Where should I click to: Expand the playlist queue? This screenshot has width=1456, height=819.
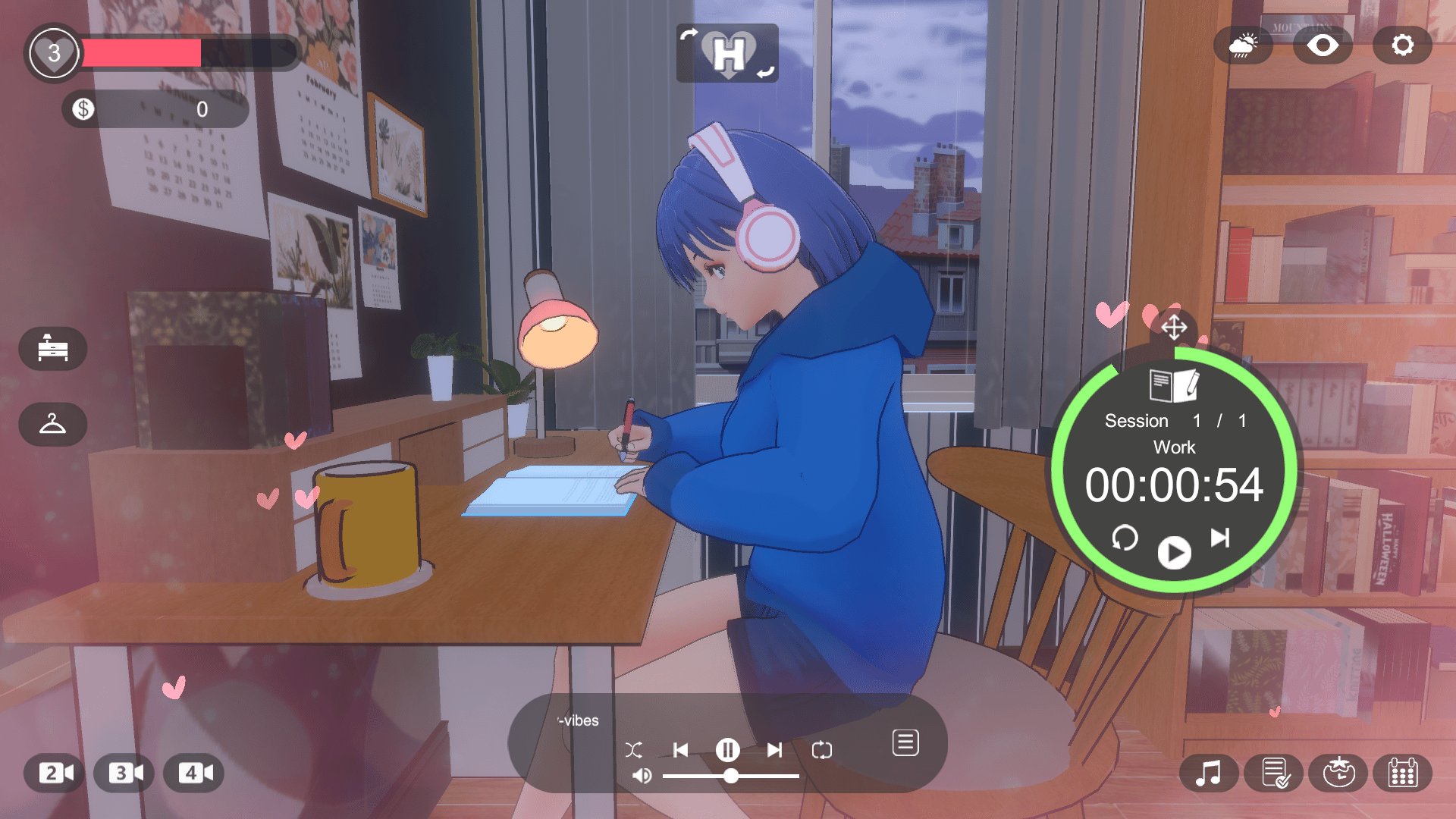(905, 743)
